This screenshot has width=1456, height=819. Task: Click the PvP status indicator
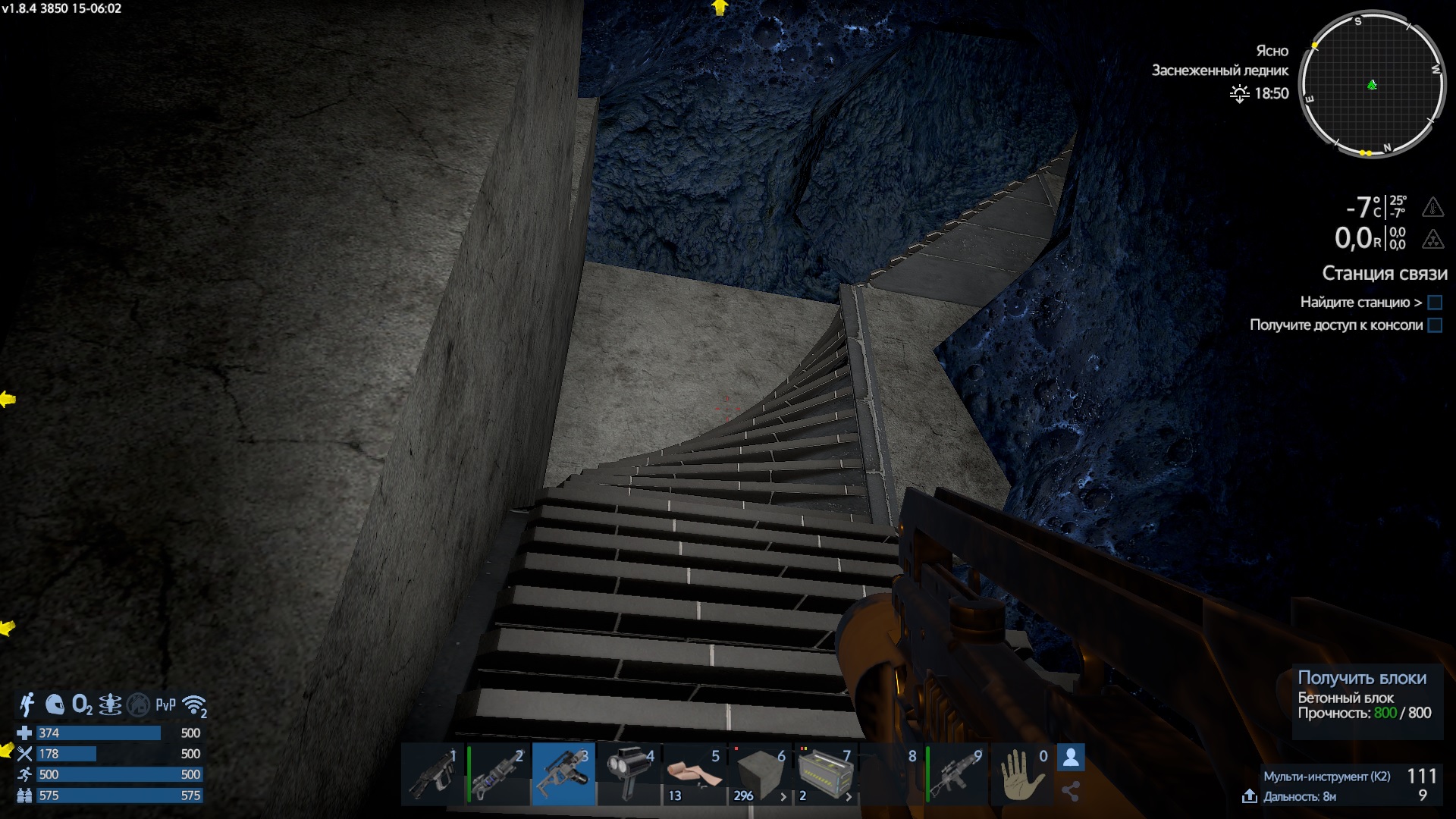click(x=165, y=704)
